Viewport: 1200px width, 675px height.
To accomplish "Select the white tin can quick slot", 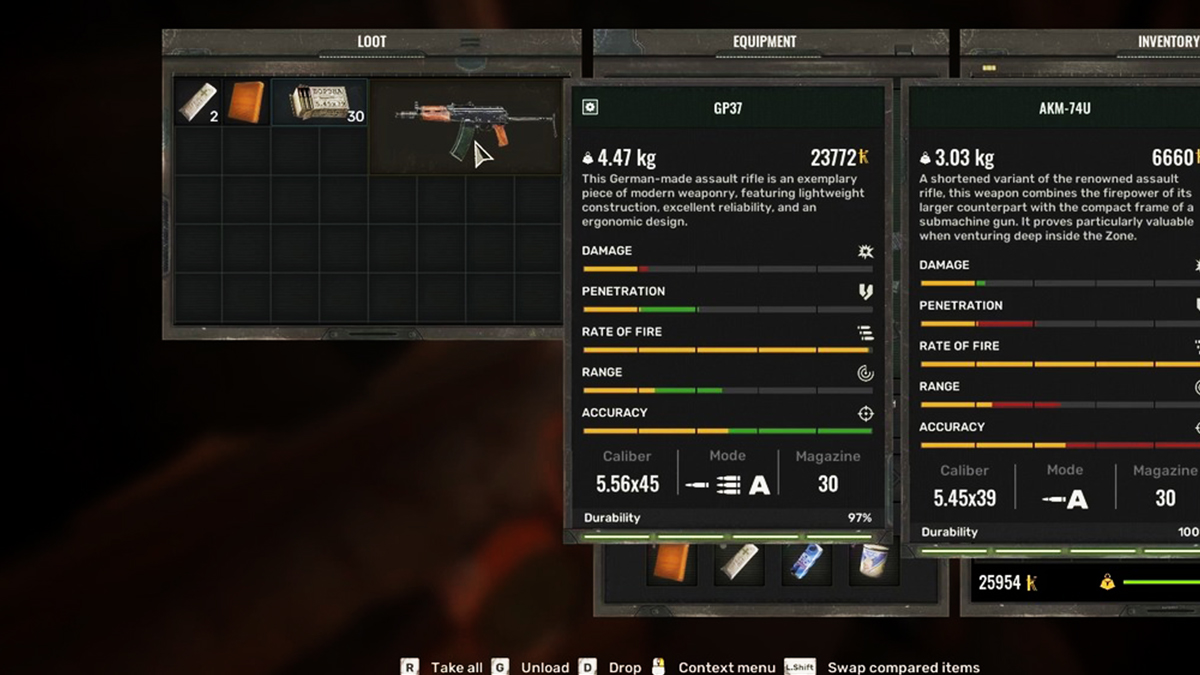I will tap(873, 565).
